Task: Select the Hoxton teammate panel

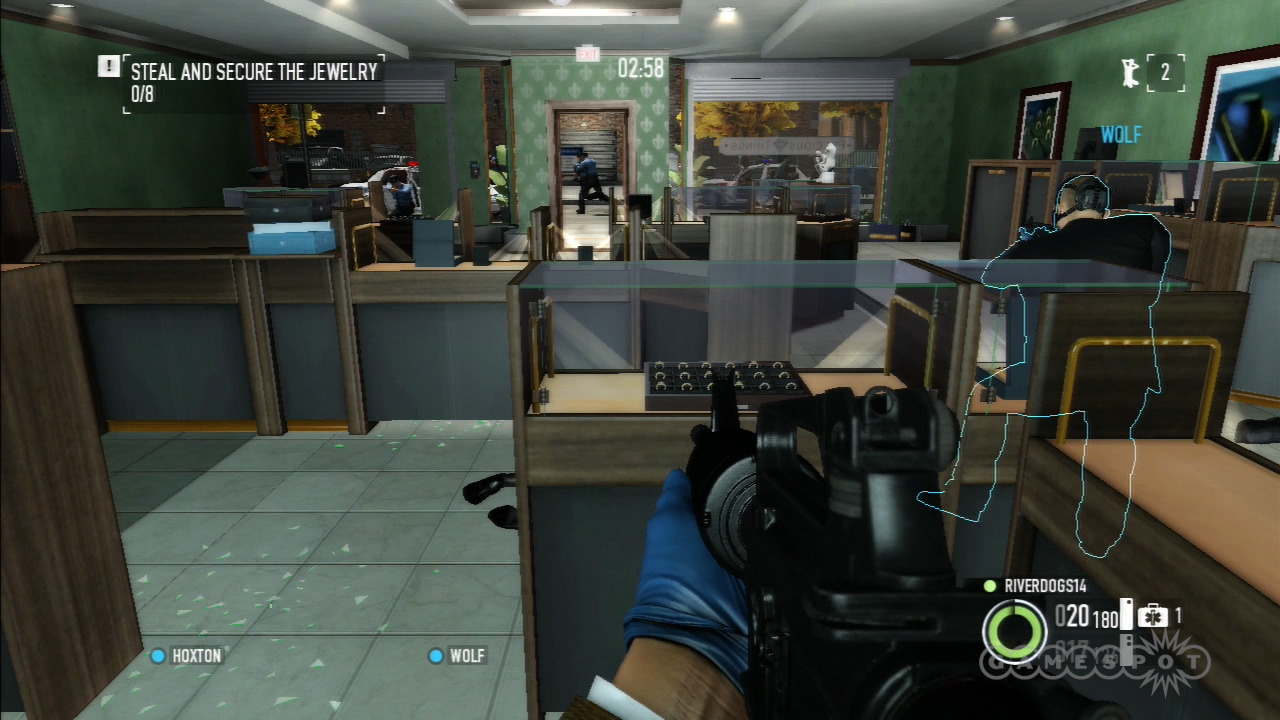Action: (x=187, y=656)
